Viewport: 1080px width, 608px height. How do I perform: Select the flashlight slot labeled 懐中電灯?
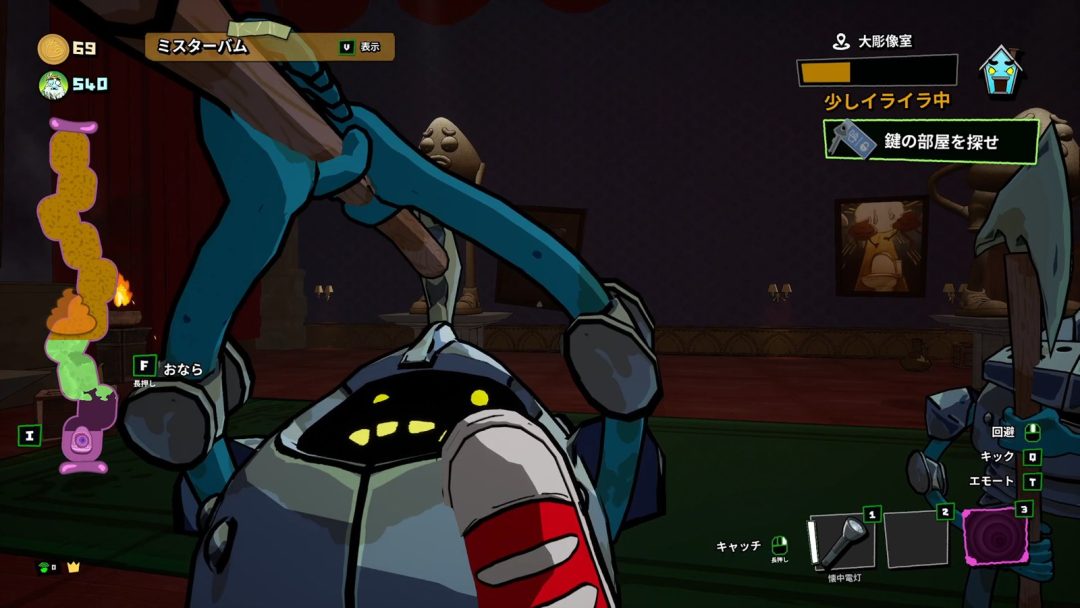[x=841, y=541]
